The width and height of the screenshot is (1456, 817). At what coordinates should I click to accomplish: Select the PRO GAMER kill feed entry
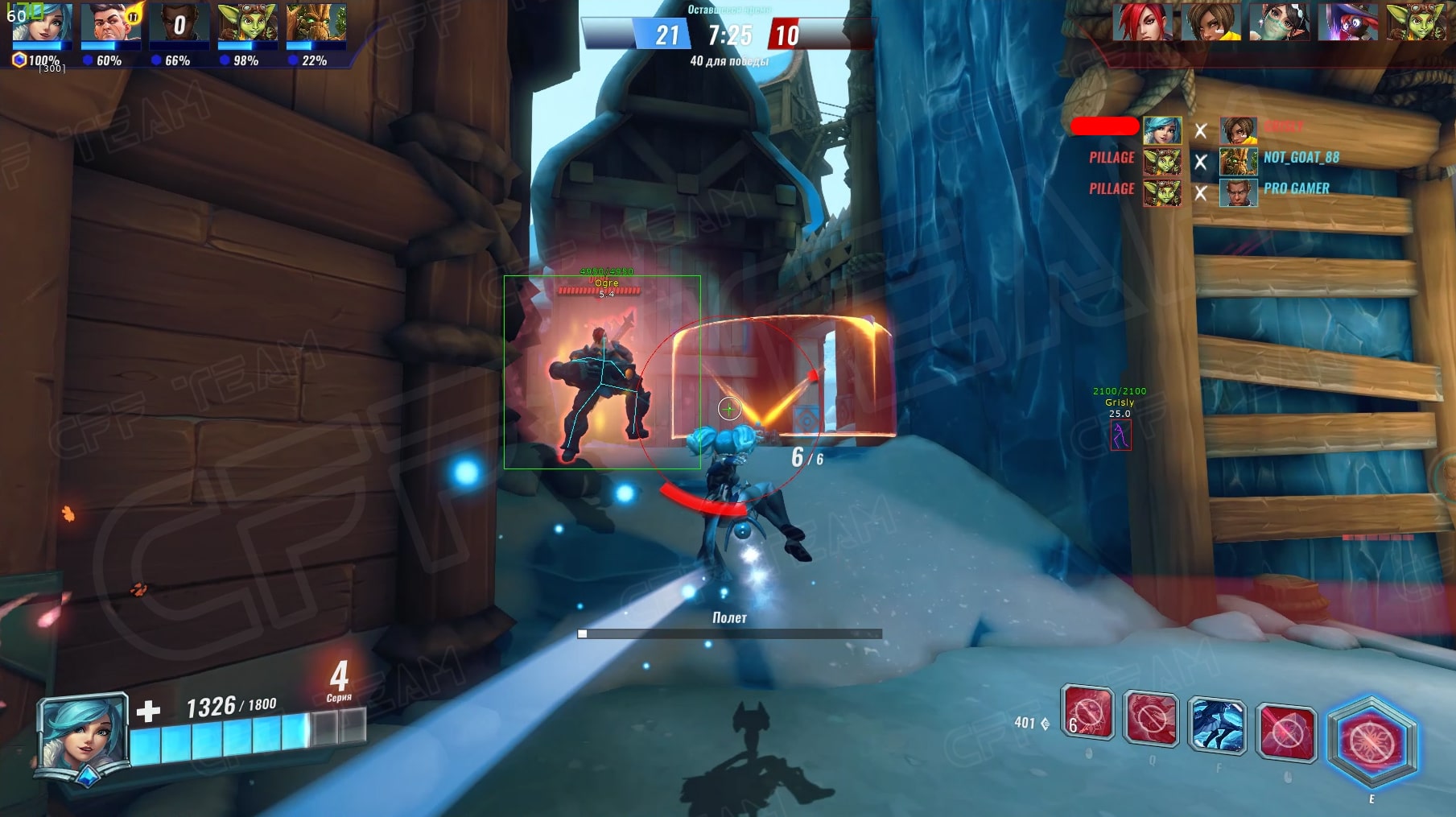click(x=1296, y=188)
